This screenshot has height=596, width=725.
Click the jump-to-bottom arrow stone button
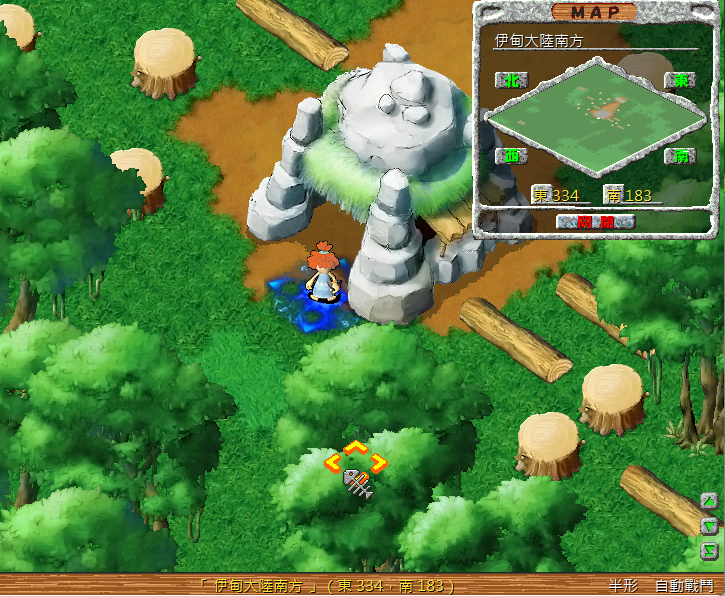pyautogui.click(x=710, y=551)
